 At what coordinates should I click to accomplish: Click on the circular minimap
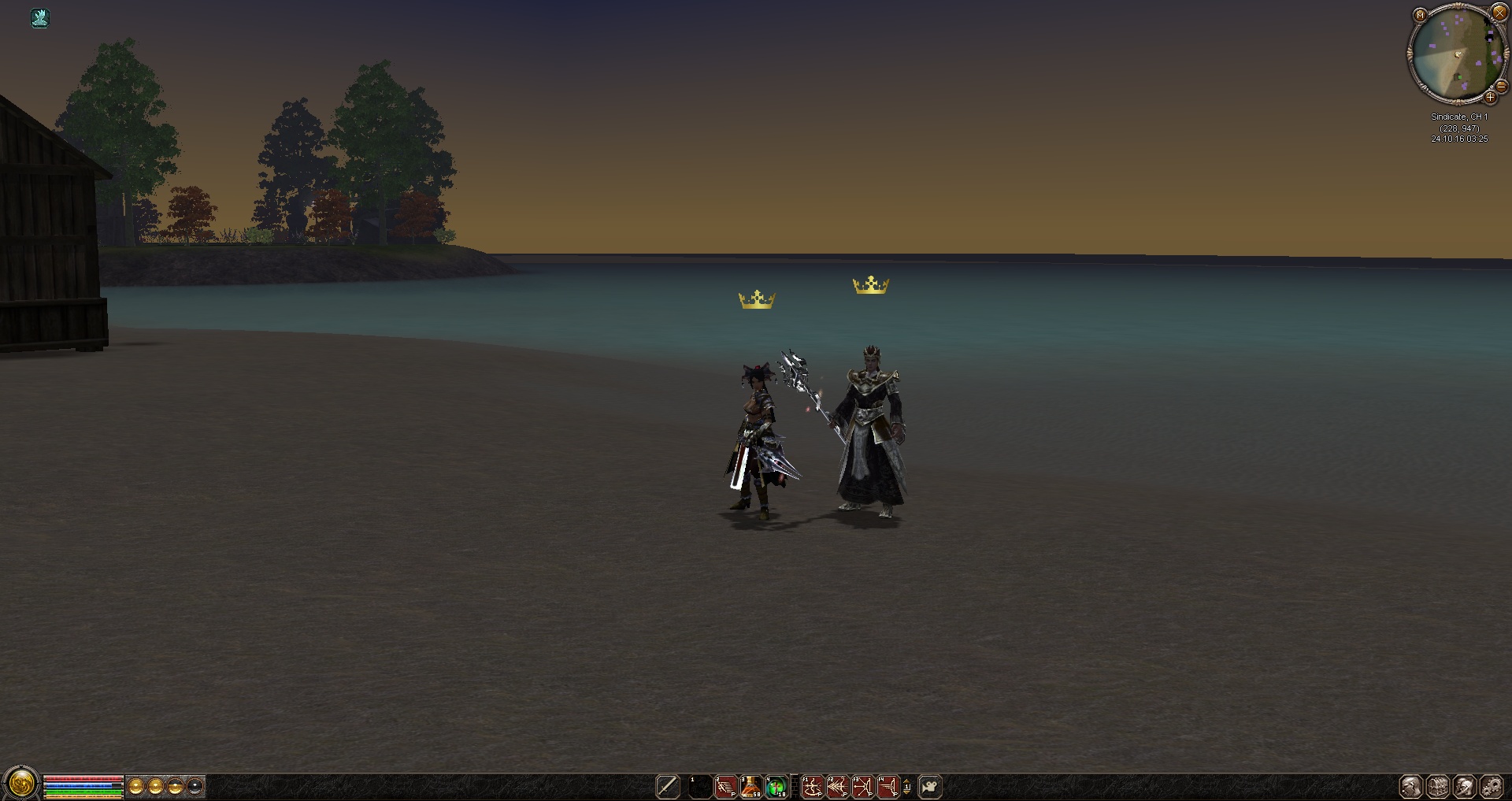click(x=1455, y=55)
